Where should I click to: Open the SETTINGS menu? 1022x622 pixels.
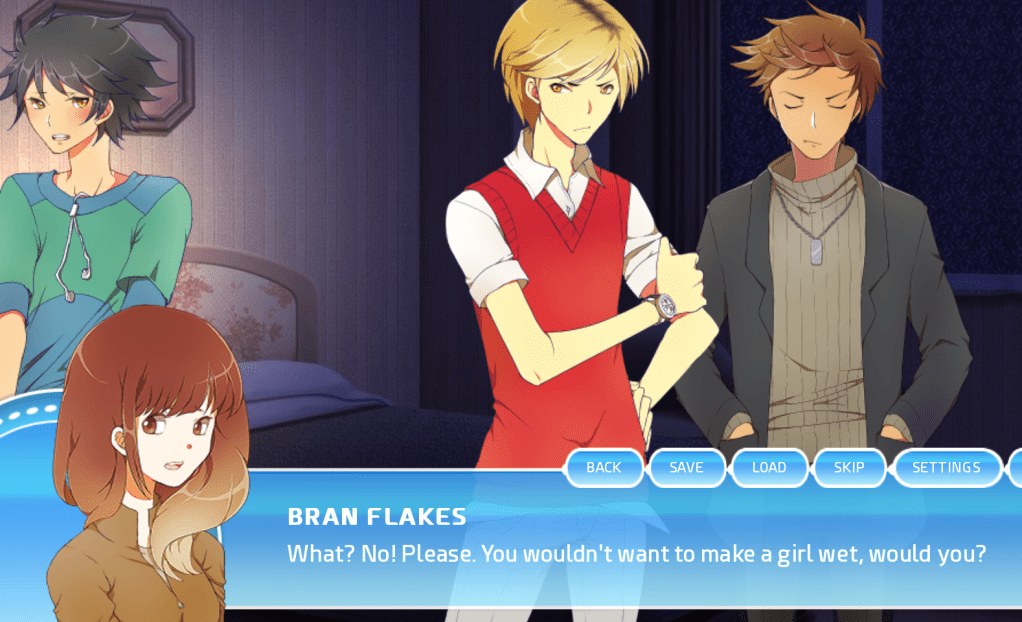coord(946,467)
